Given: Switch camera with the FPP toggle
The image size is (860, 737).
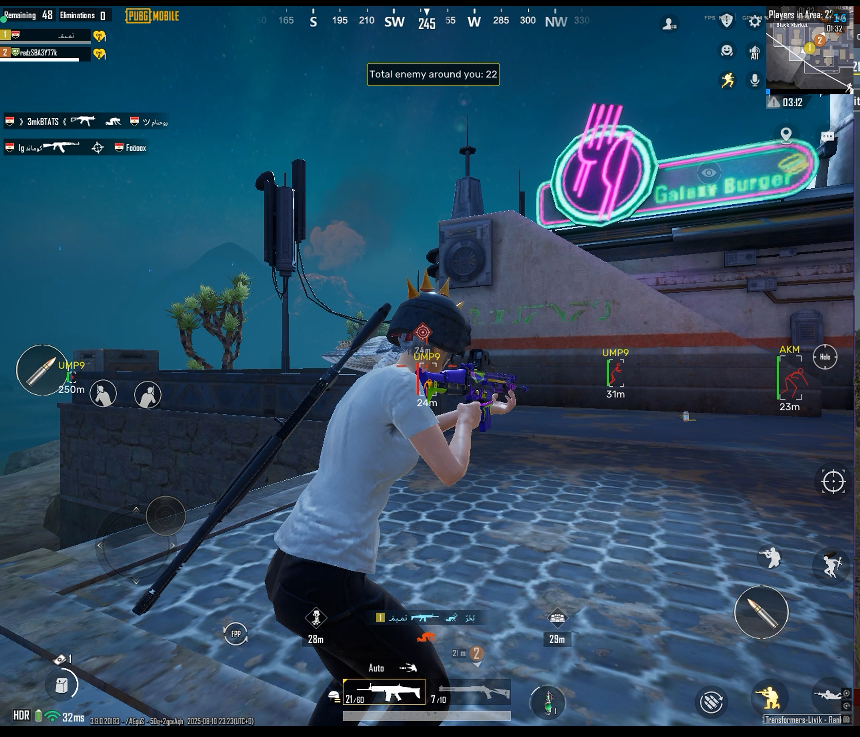Looking at the screenshot, I should click(x=235, y=634).
